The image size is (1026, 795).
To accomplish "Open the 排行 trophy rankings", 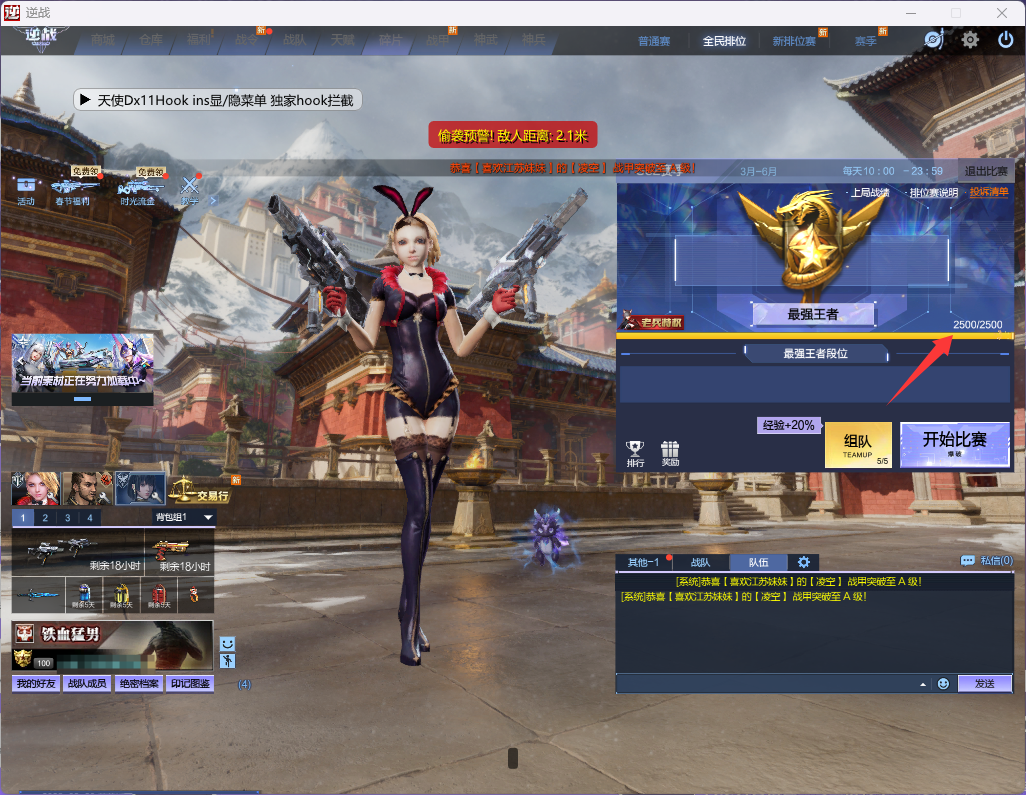I will 635,453.
